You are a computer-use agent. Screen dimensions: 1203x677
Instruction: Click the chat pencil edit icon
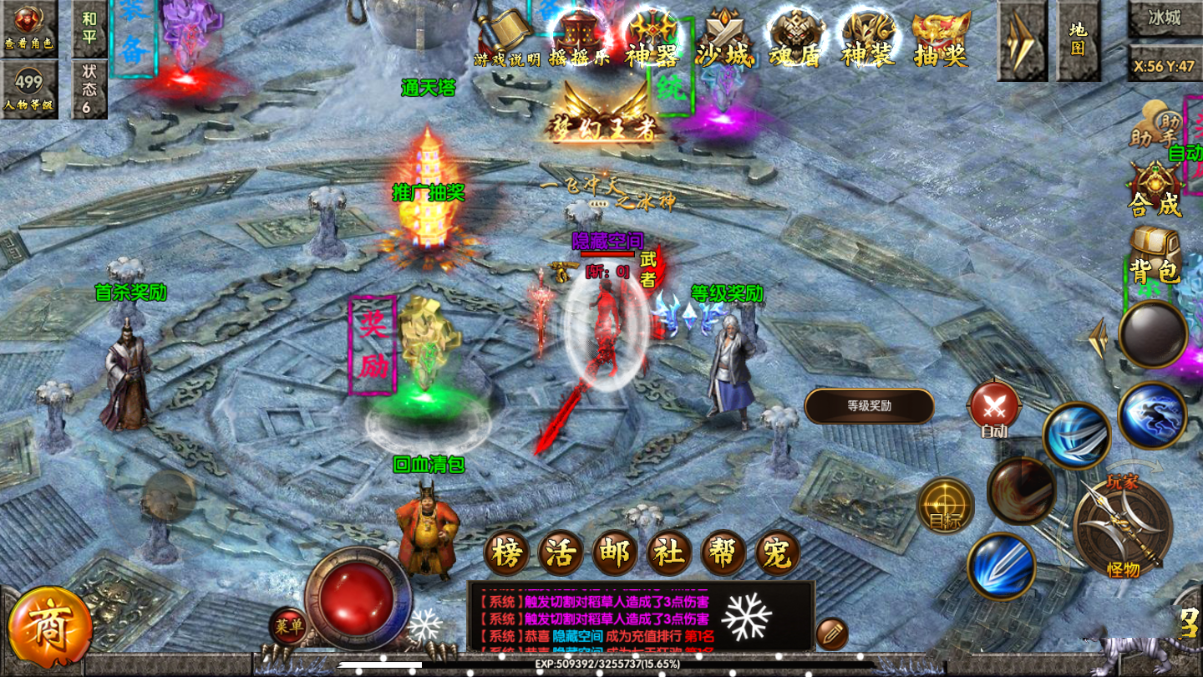(x=831, y=634)
